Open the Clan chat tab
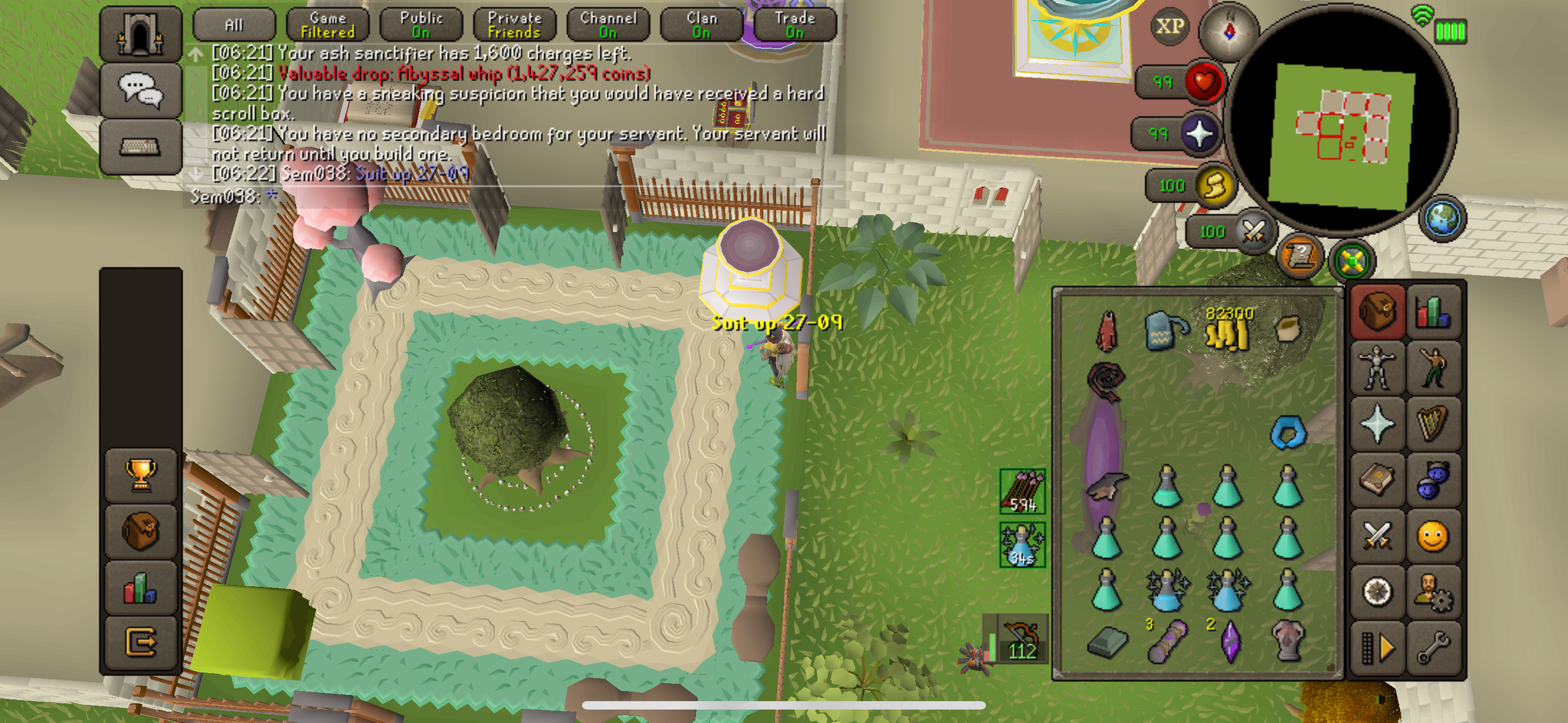The image size is (1568, 723). click(702, 25)
